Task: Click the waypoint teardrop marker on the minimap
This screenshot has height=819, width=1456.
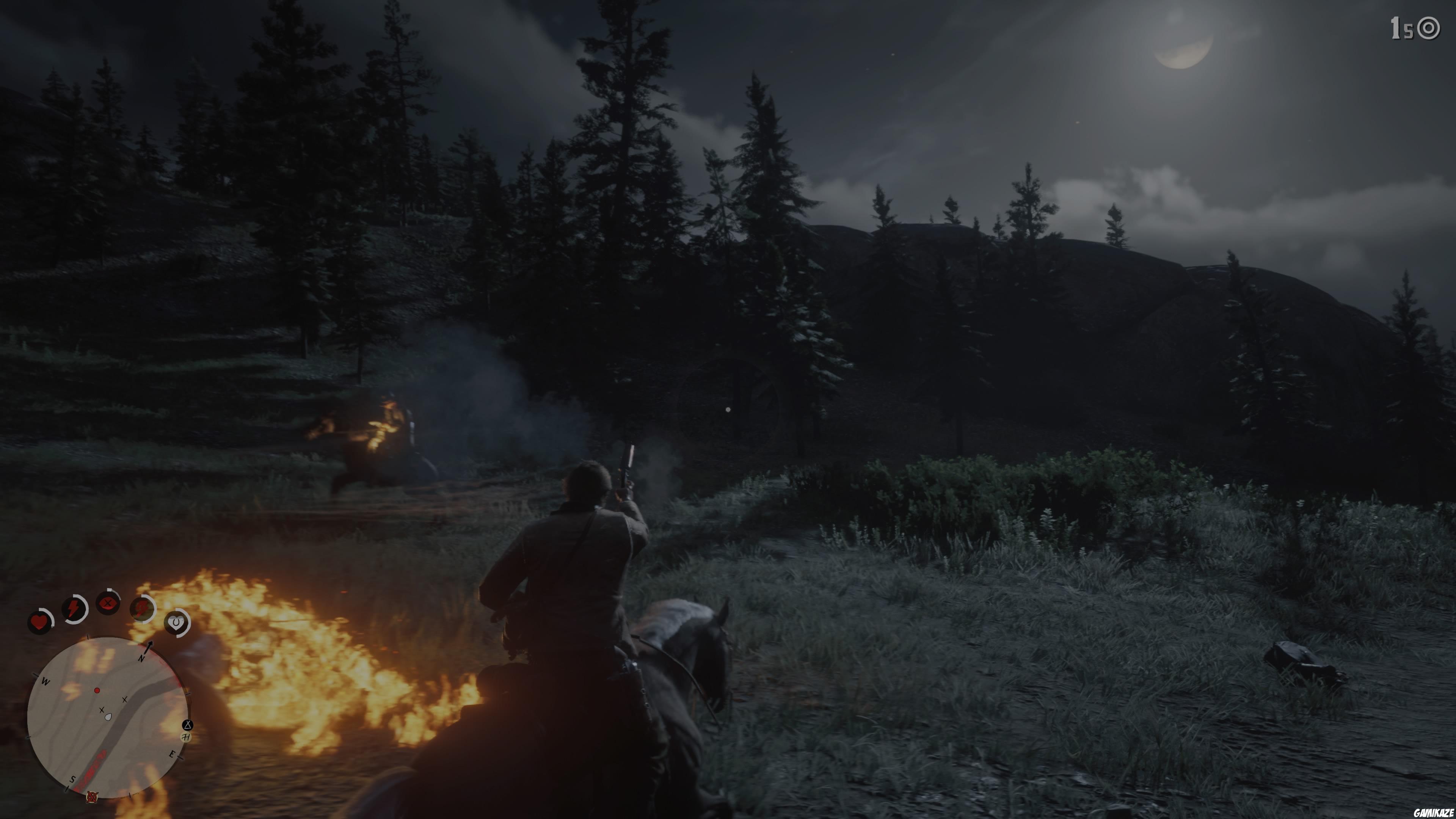Action: [x=108, y=717]
